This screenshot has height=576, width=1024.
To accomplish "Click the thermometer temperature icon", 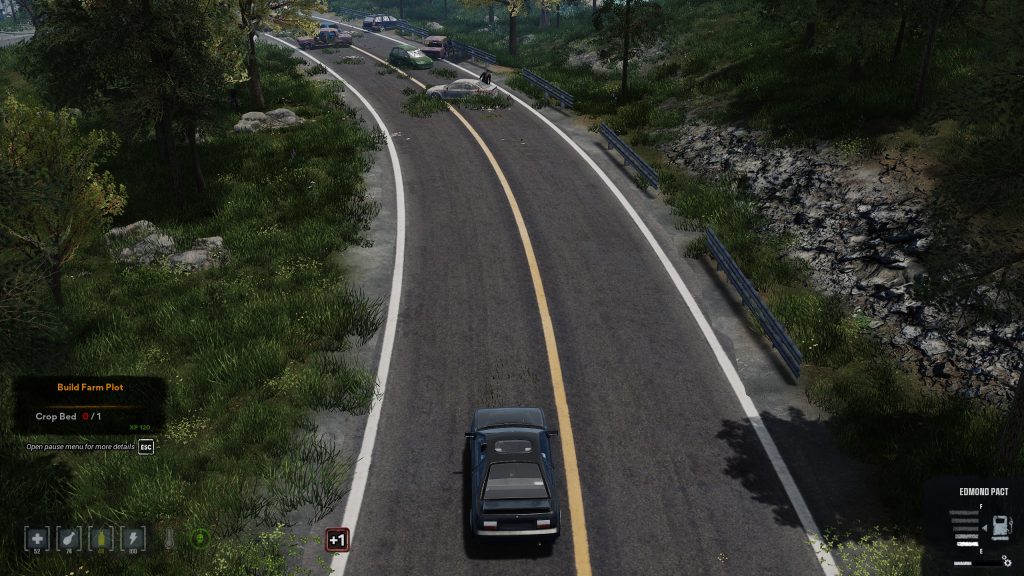I will (169, 539).
